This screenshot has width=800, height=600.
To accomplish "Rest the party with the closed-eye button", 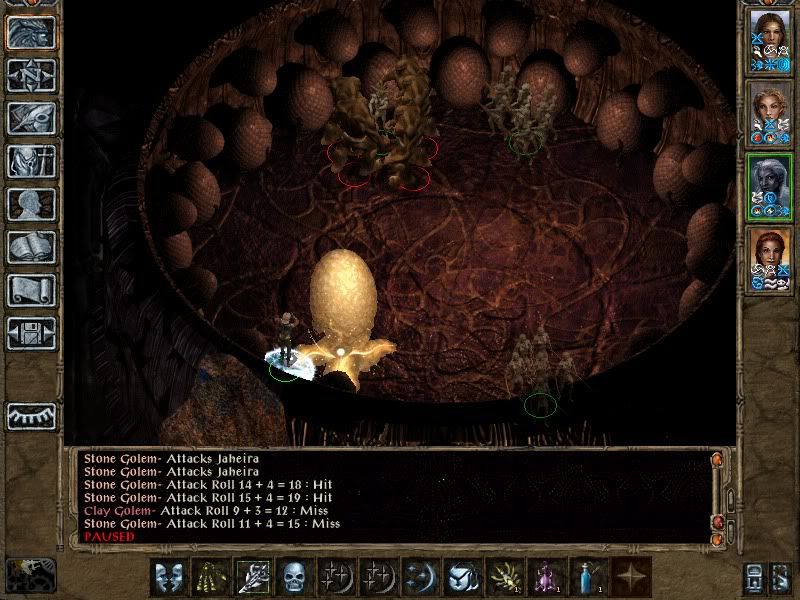I will 31,415.
